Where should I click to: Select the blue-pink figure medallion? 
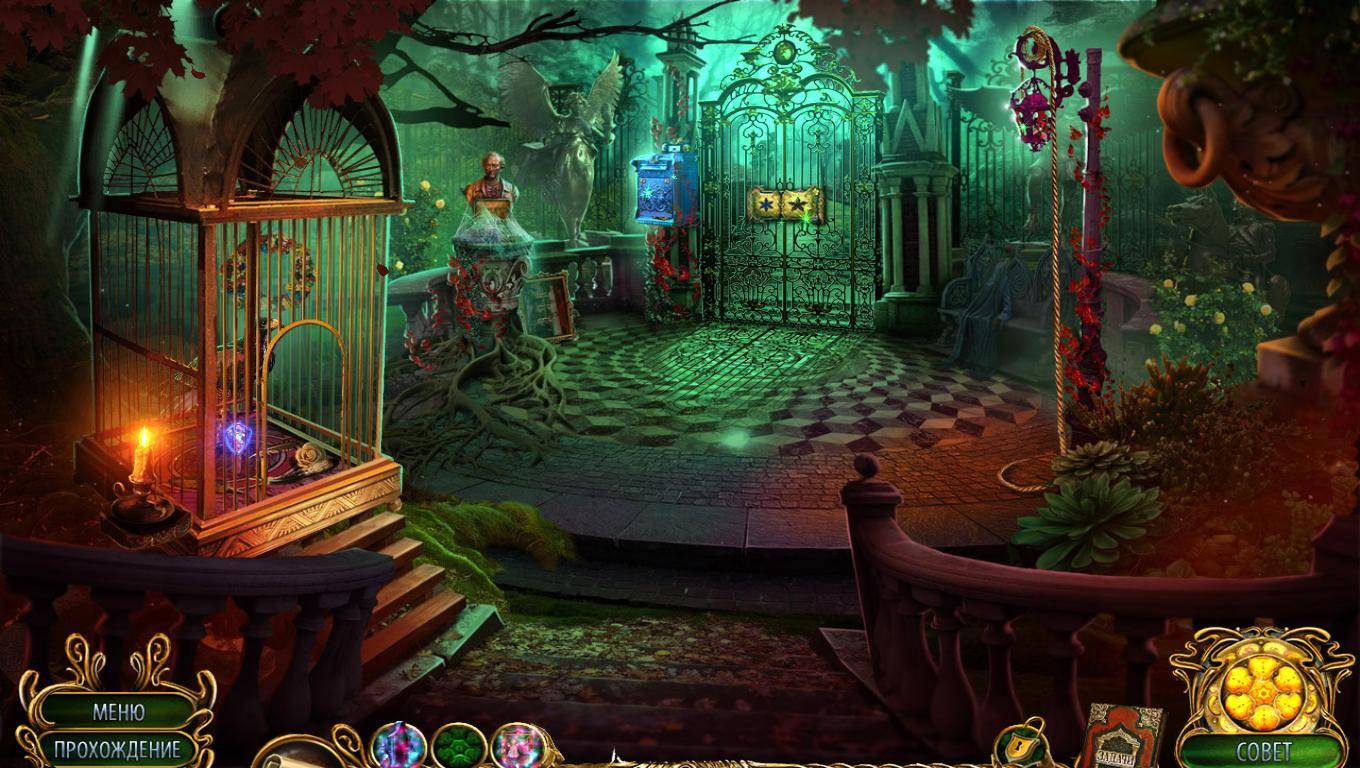(x=399, y=746)
